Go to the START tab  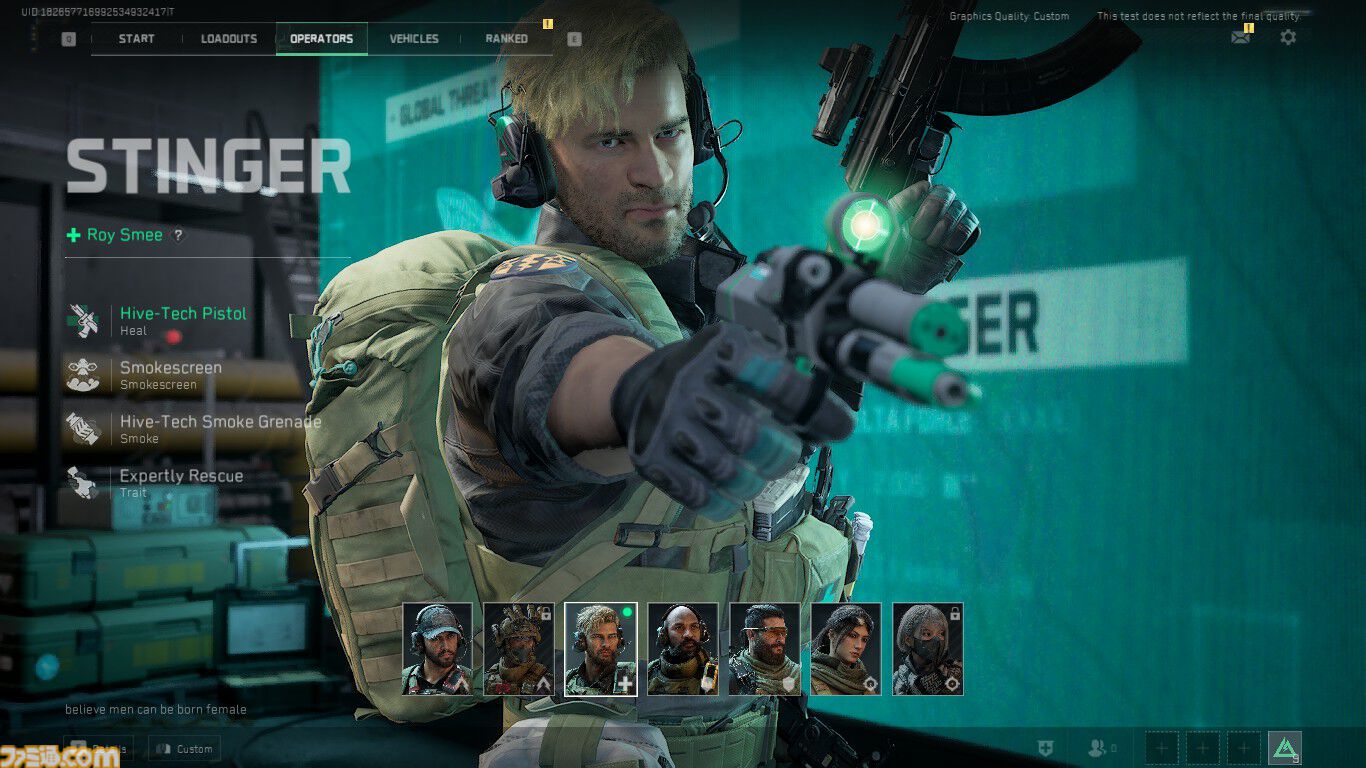click(135, 39)
